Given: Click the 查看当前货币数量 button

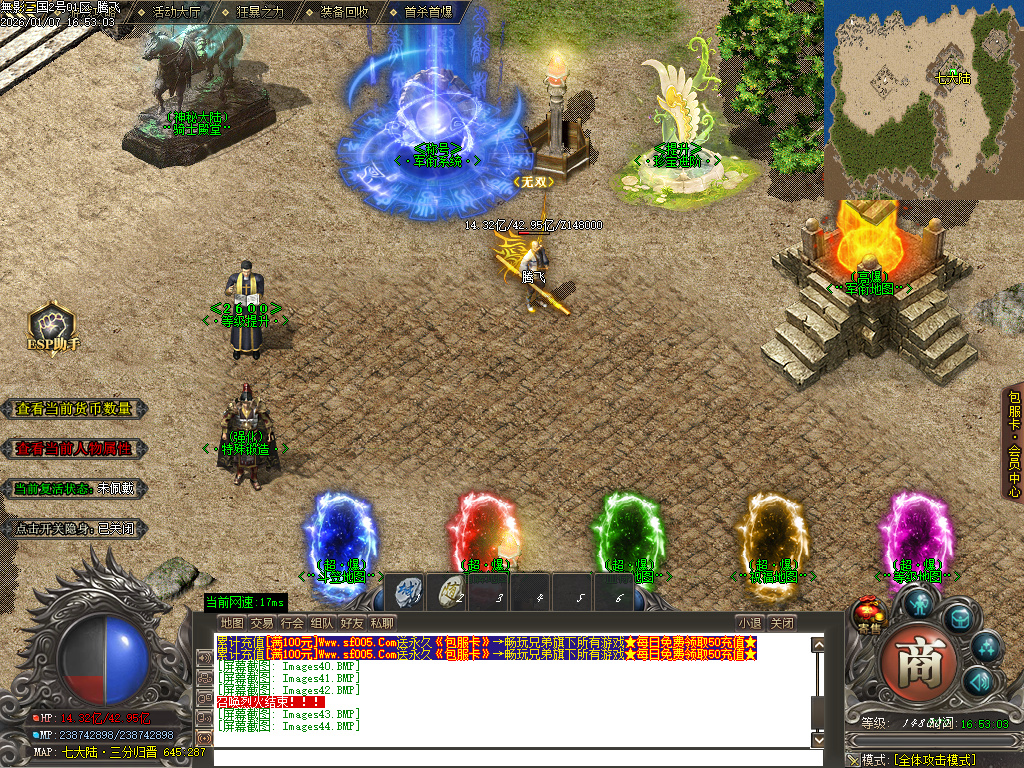Looking at the screenshot, I should point(75,409).
